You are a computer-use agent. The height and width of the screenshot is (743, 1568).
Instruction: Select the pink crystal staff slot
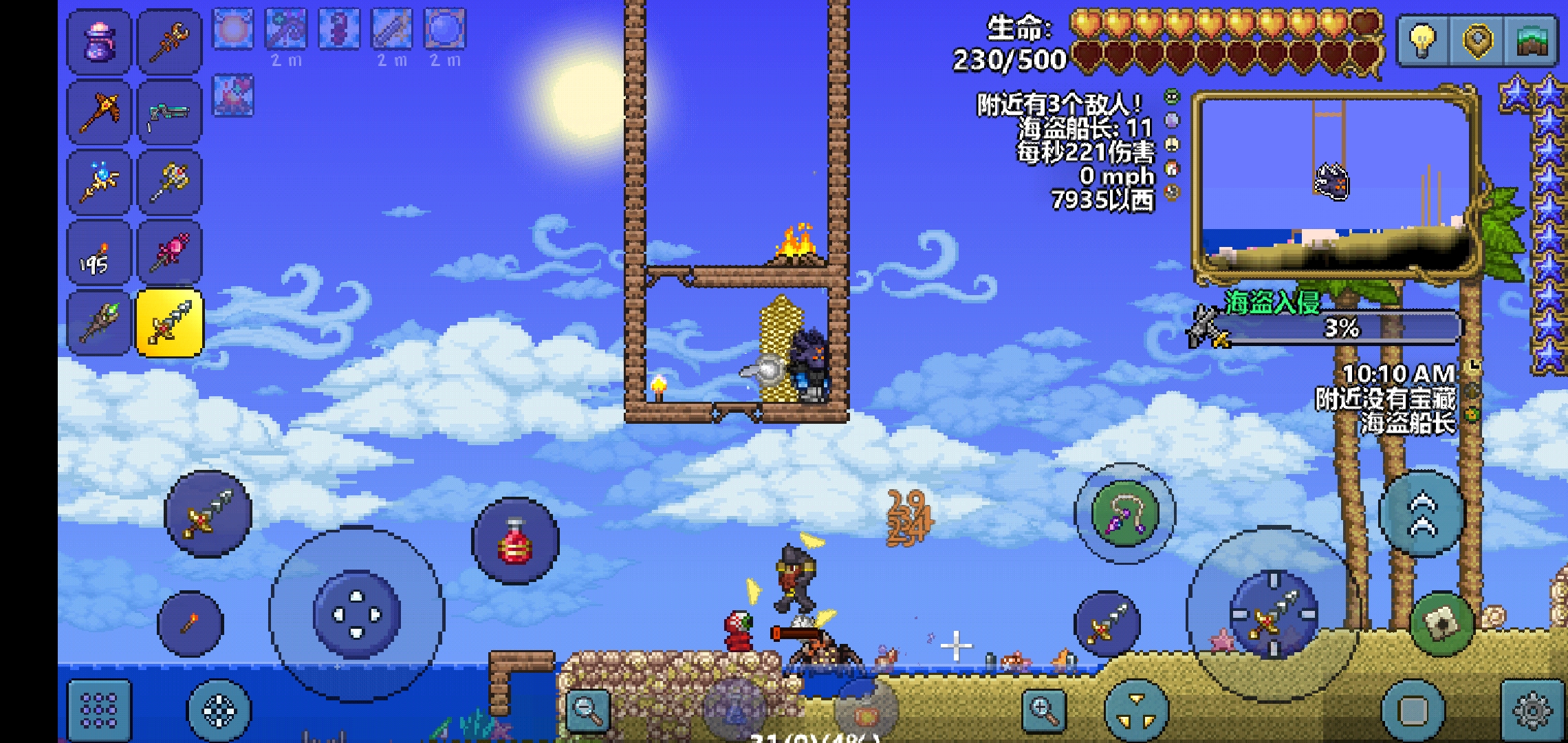169,252
